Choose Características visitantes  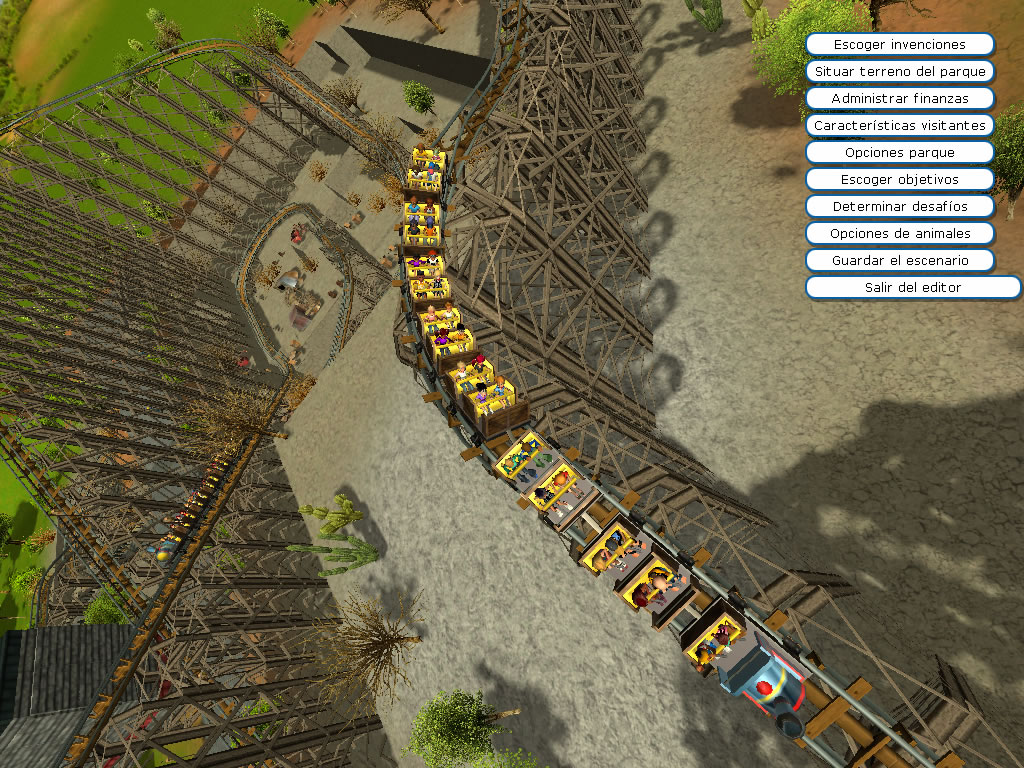[x=899, y=126]
